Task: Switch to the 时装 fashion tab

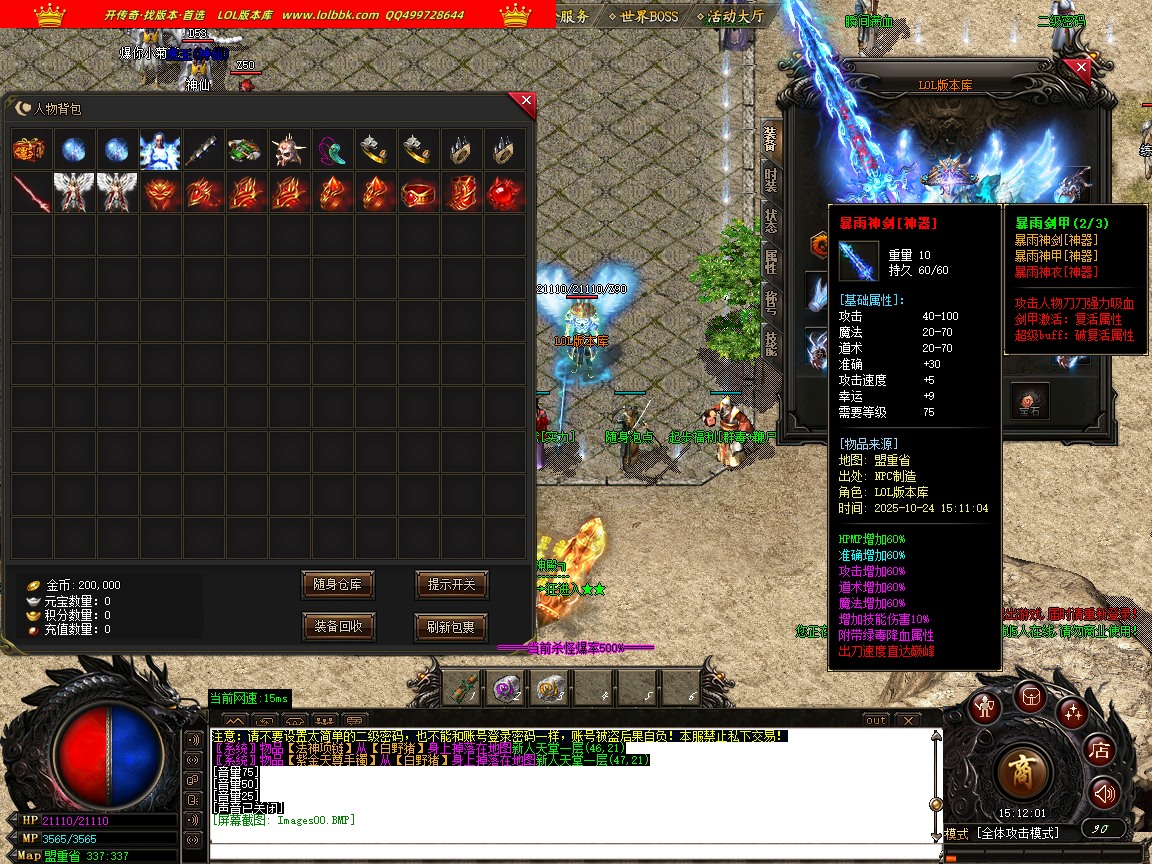Action: click(x=771, y=181)
